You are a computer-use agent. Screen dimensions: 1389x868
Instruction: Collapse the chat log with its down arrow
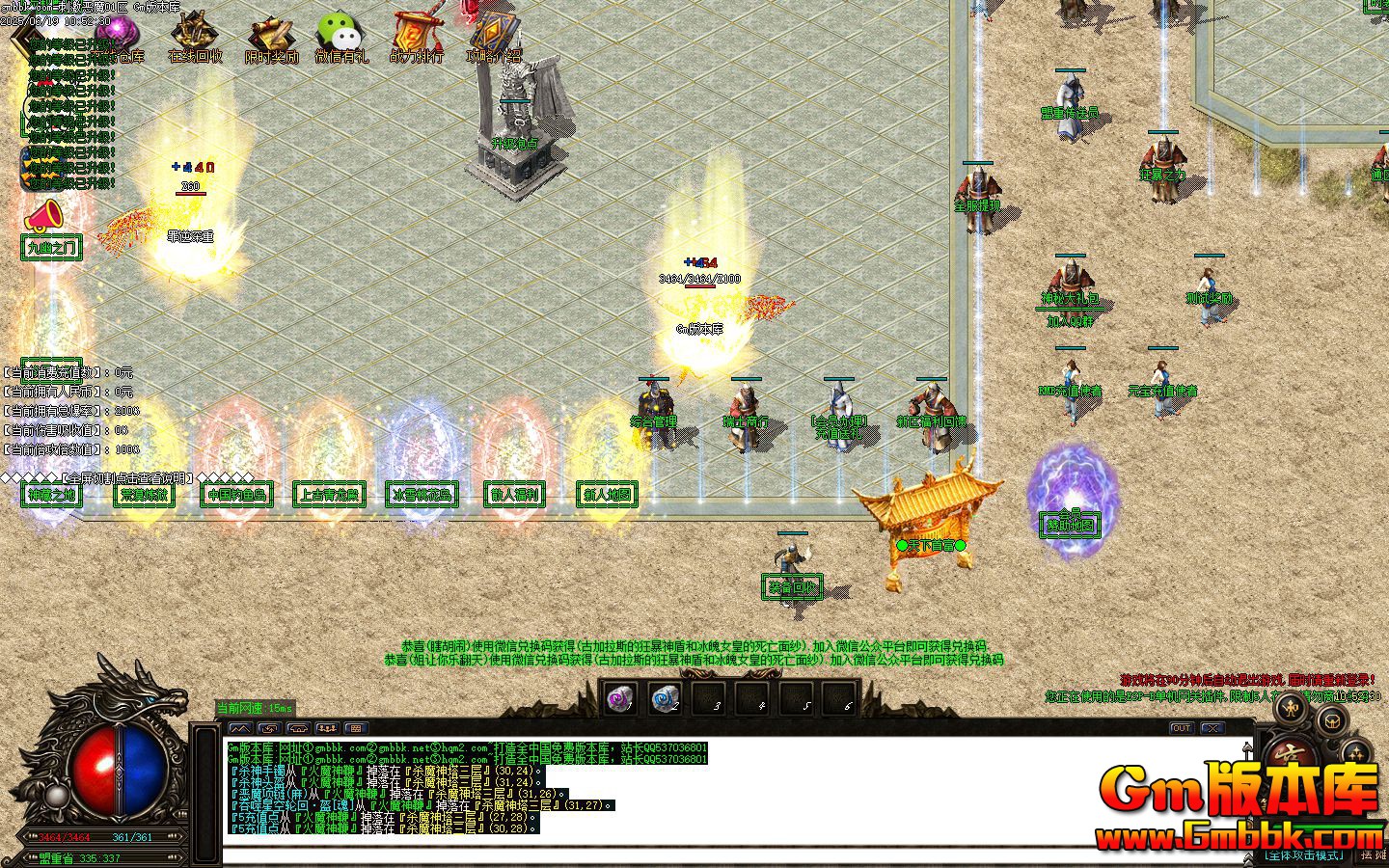[x=1247, y=858]
